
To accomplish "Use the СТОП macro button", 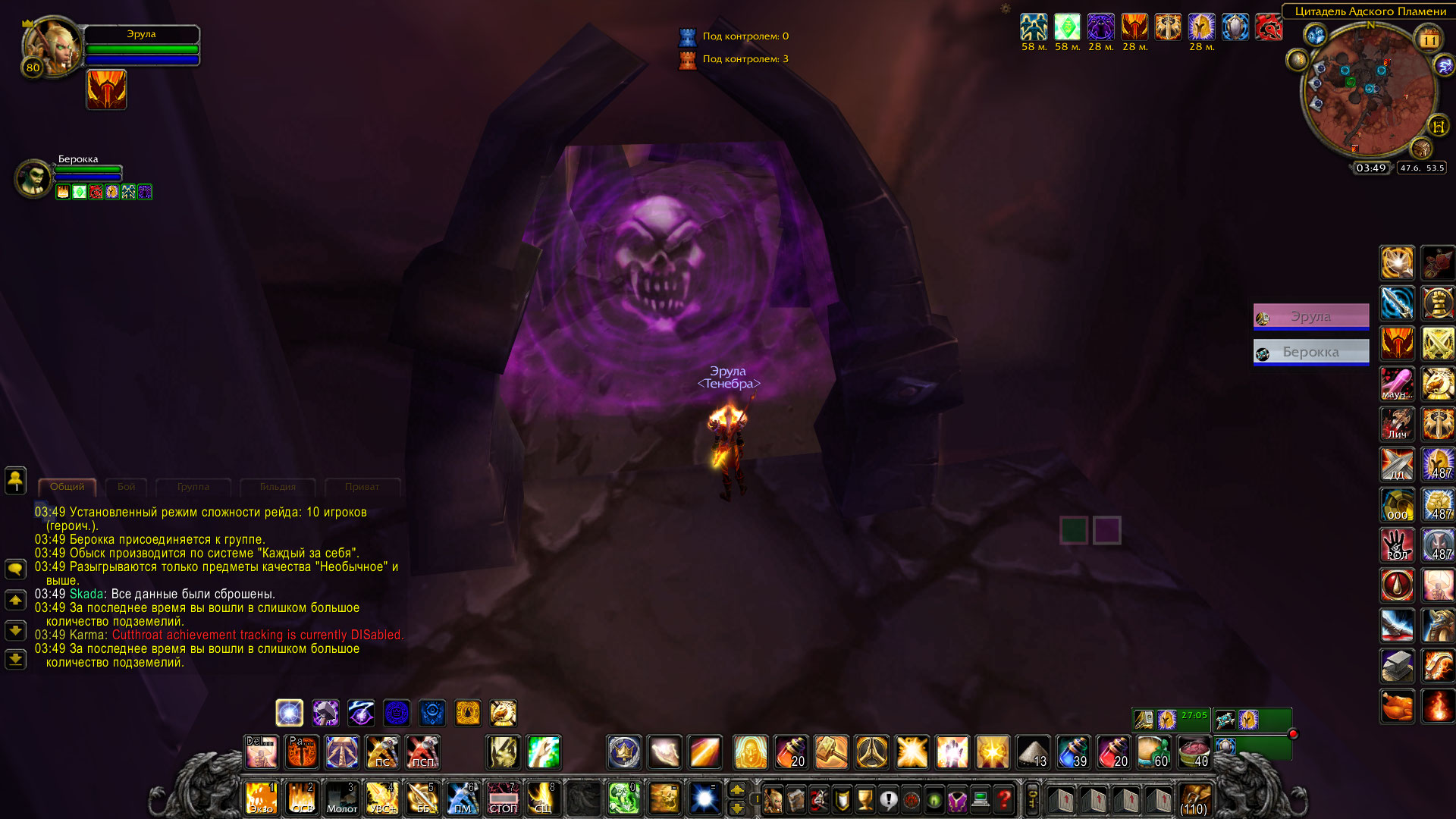I will (x=503, y=799).
